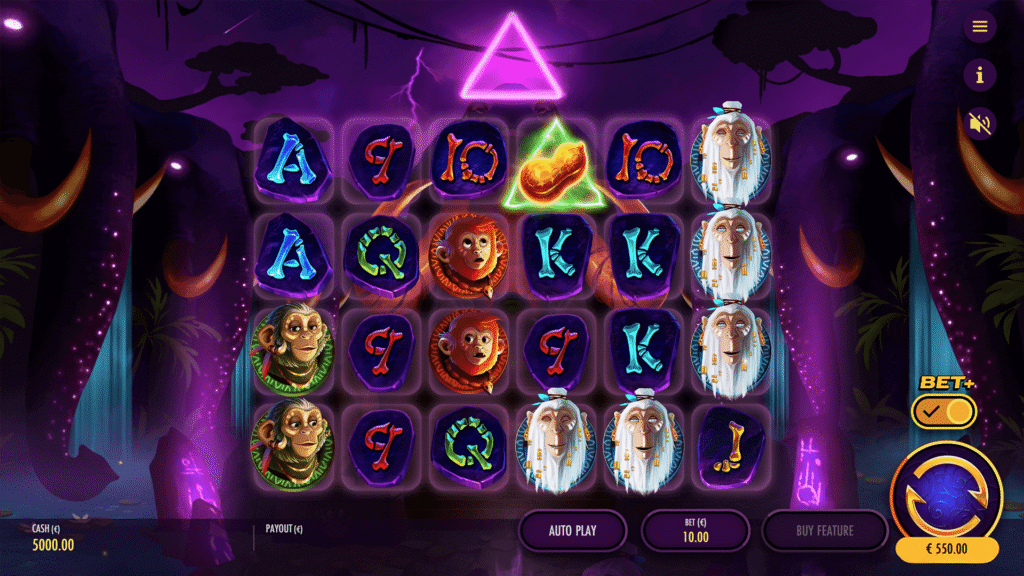Unmute the game sound

(979, 123)
